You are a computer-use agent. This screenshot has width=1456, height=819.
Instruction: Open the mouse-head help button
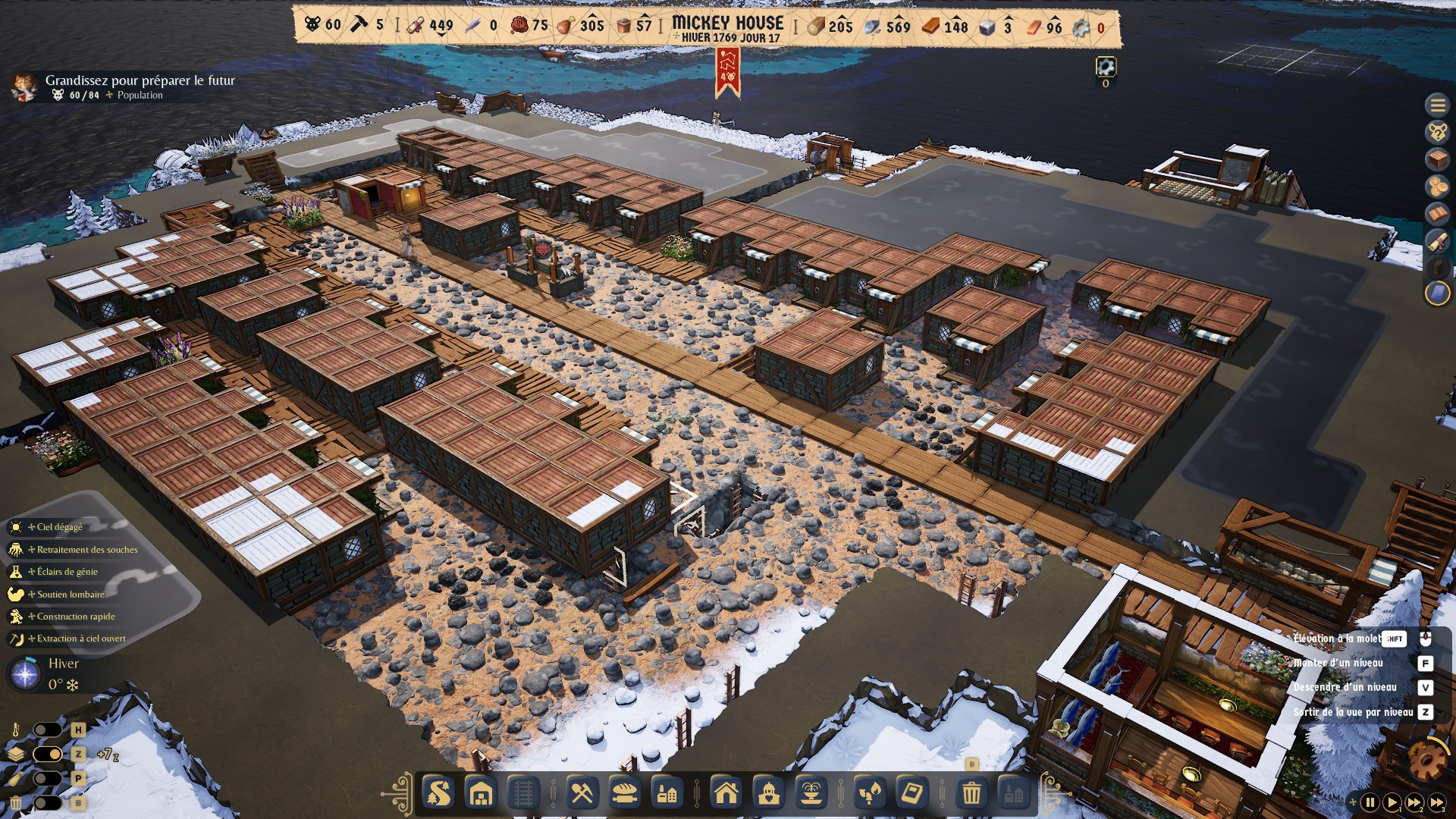point(1437,133)
